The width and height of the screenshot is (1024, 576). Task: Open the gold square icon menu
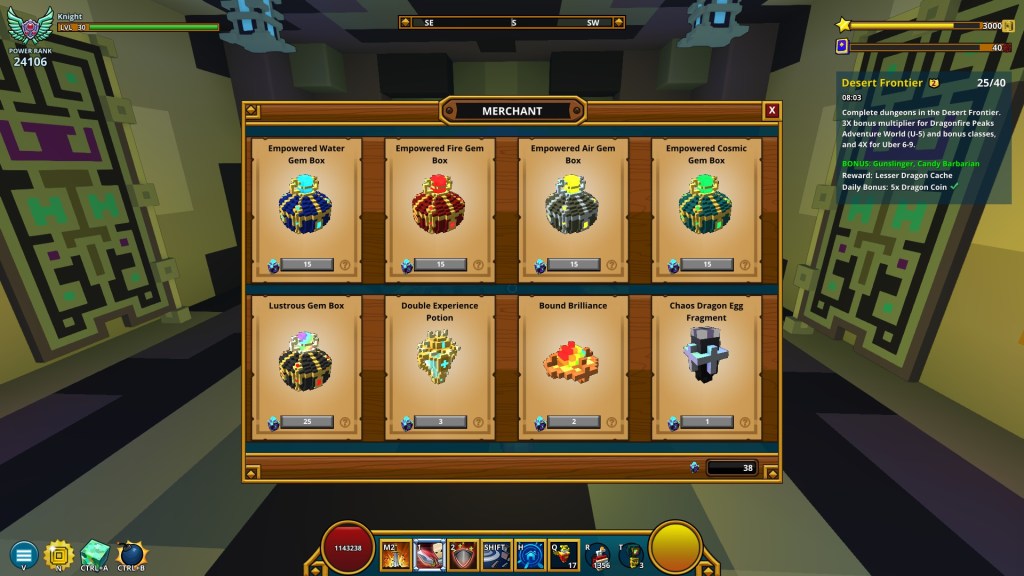(x=59, y=553)
